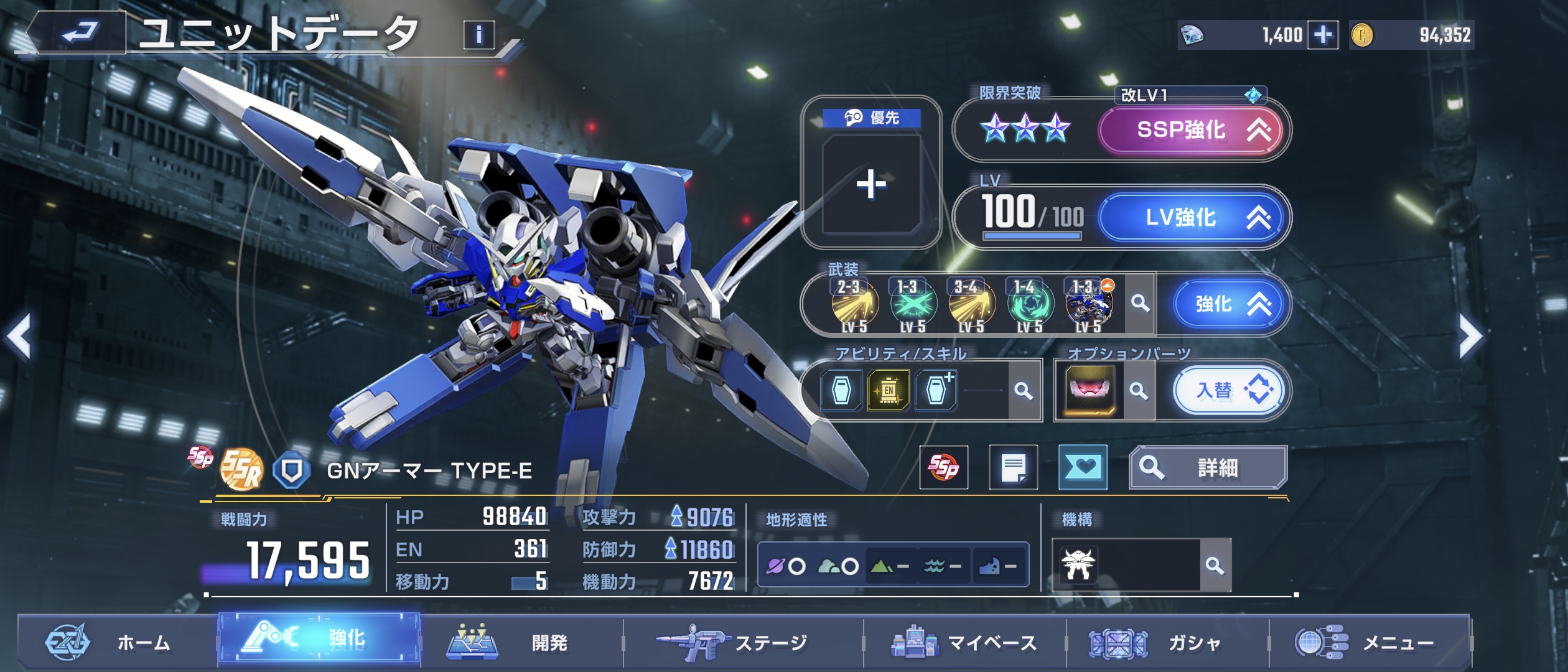The image size is (1568, 672).
Task: Open LV強化 level enhancement
Action: [x=1191, y=217]
